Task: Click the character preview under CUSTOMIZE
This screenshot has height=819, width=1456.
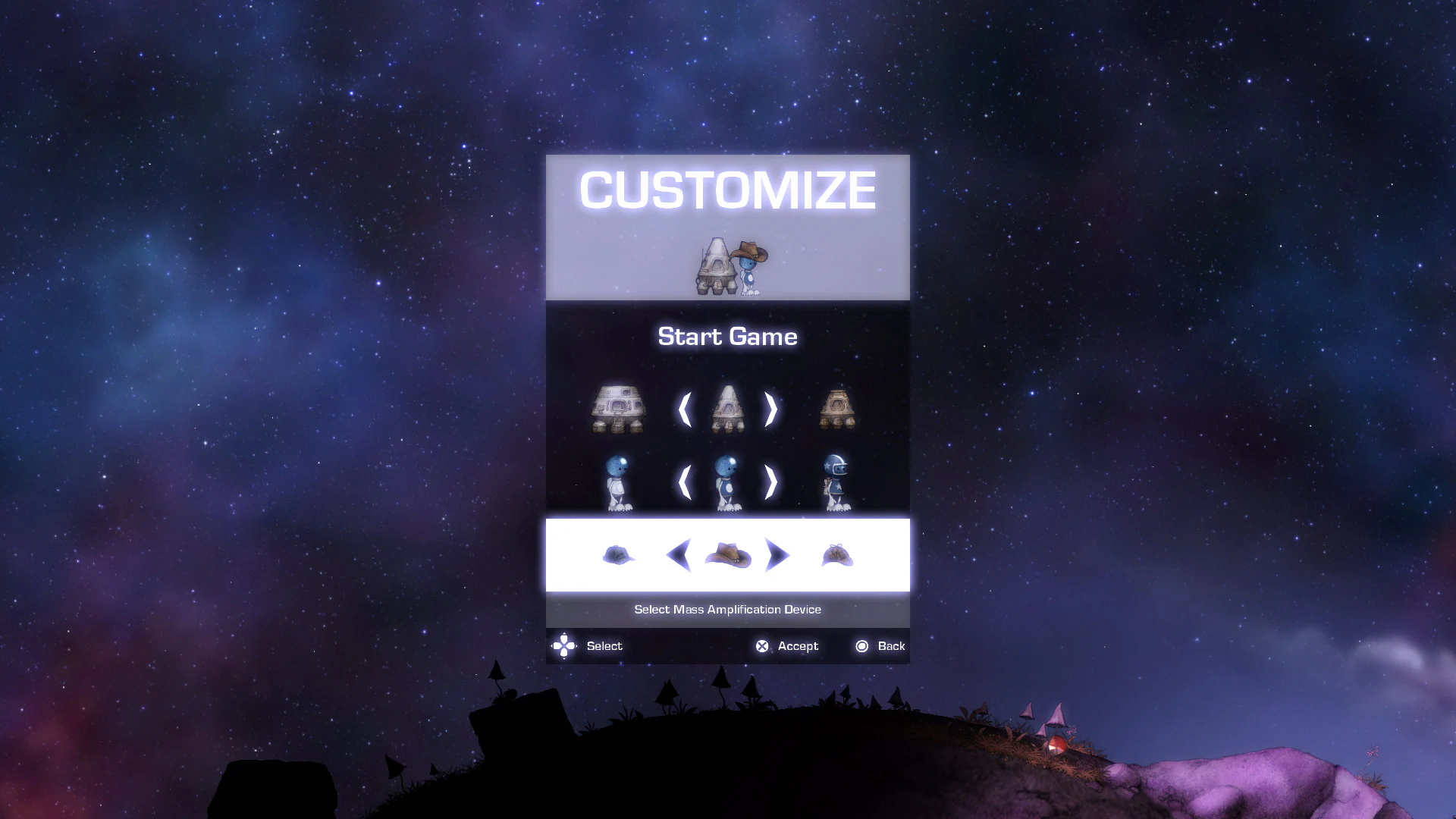Action: tap(730, 265)
